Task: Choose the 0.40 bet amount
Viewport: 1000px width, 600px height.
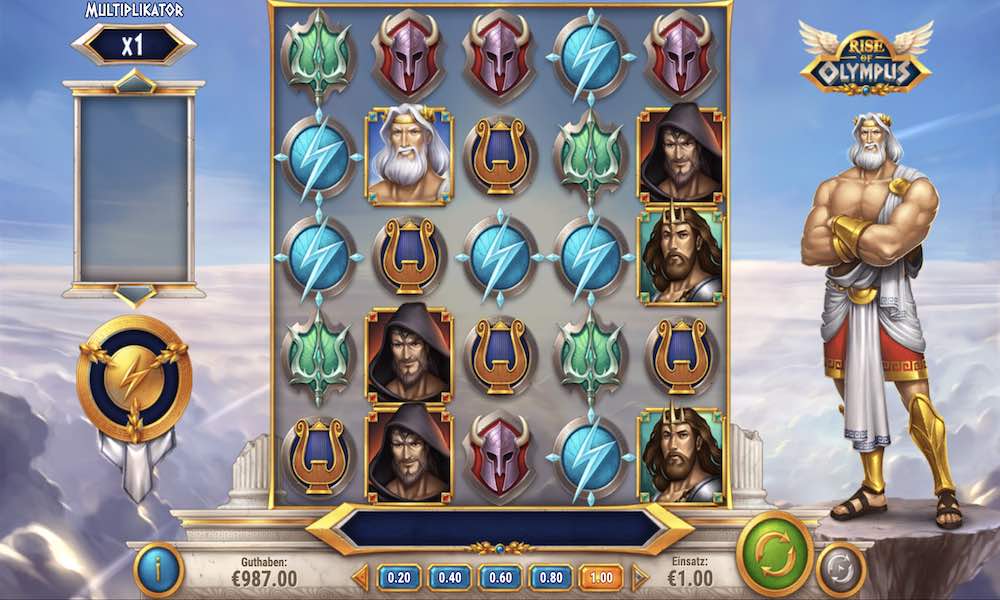Action: (449, 577)
